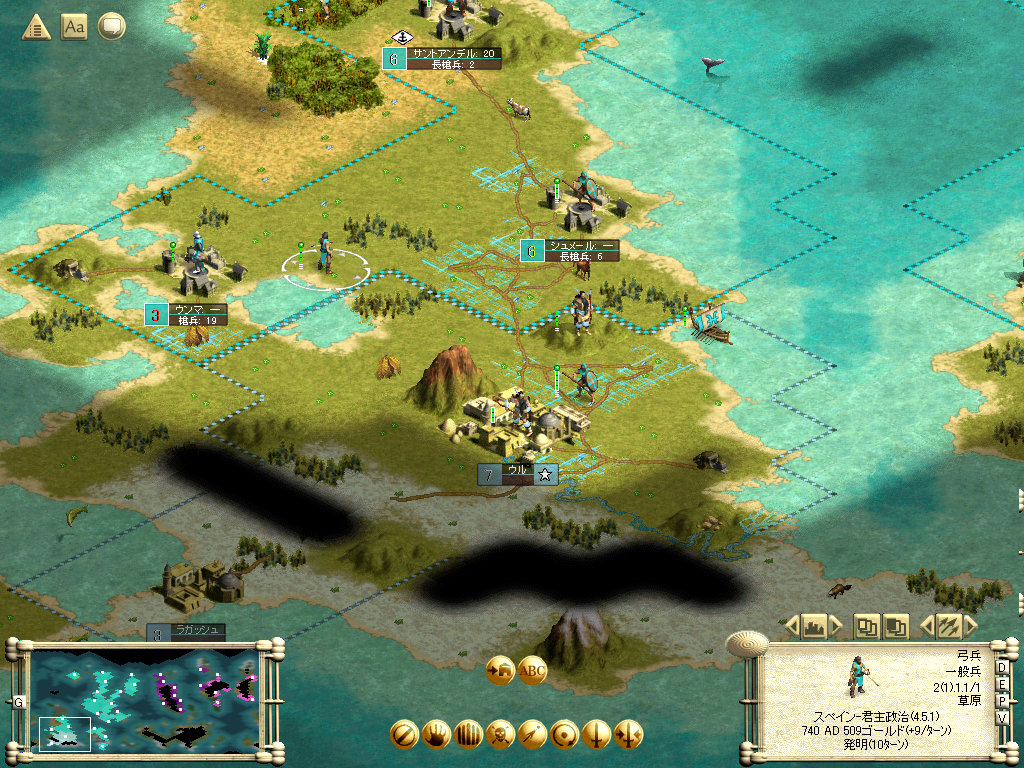Open the V button on the info panel
The image size is (1024, 768).
pos(1002,720)
